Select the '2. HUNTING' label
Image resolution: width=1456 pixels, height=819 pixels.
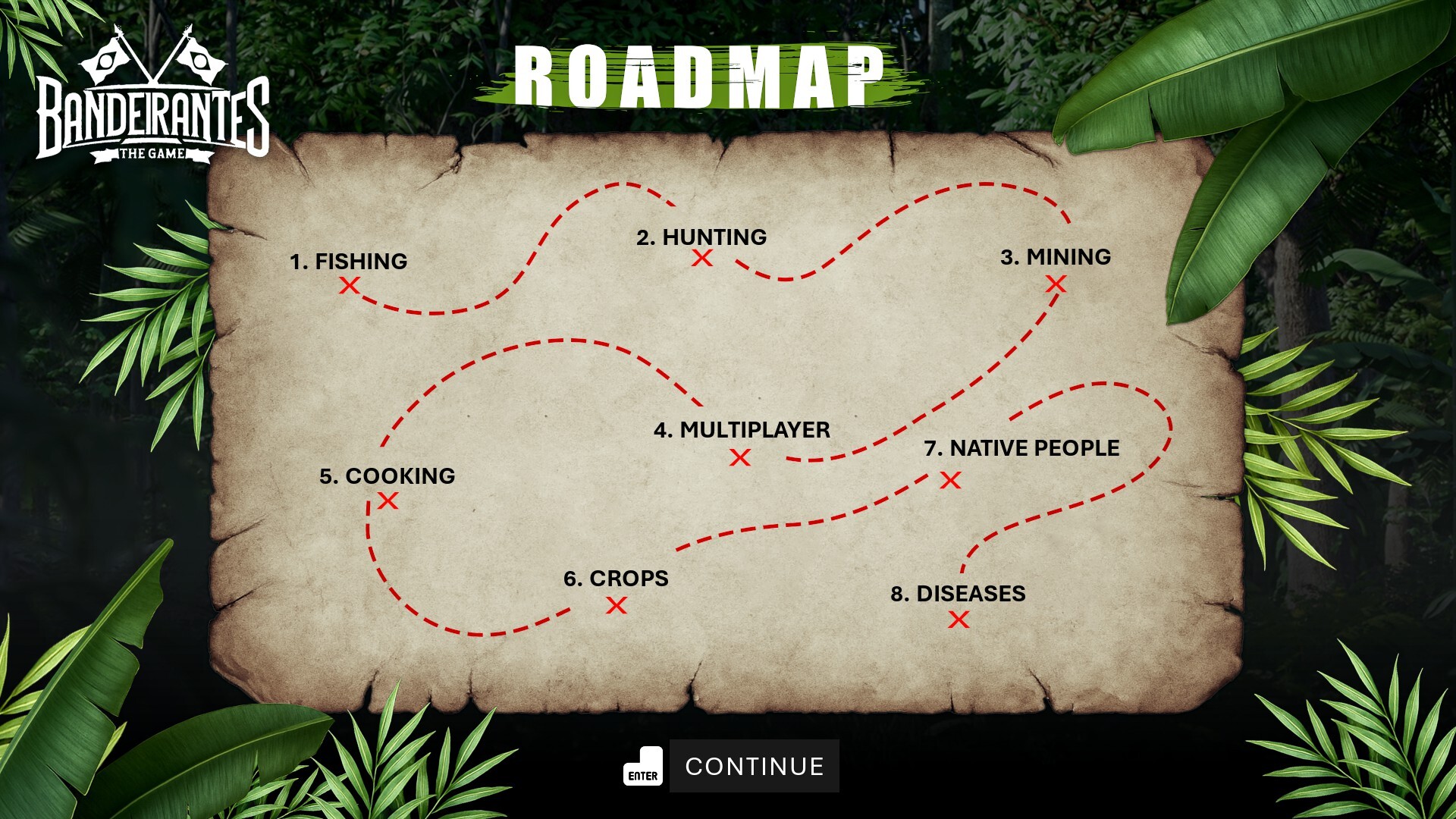click(x=701, y=237)
